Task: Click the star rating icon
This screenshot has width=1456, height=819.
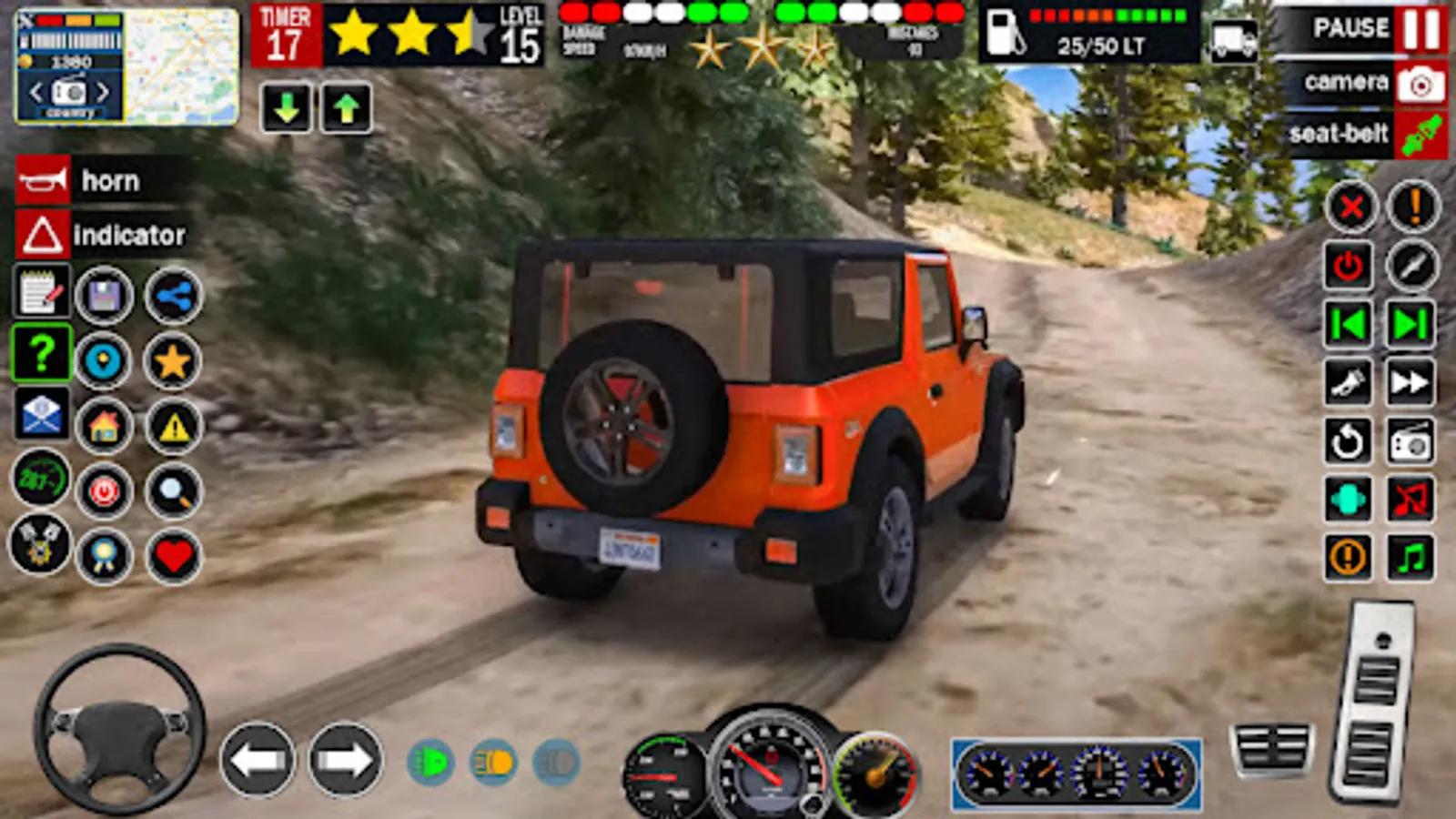Action: (x=173, y=359)
